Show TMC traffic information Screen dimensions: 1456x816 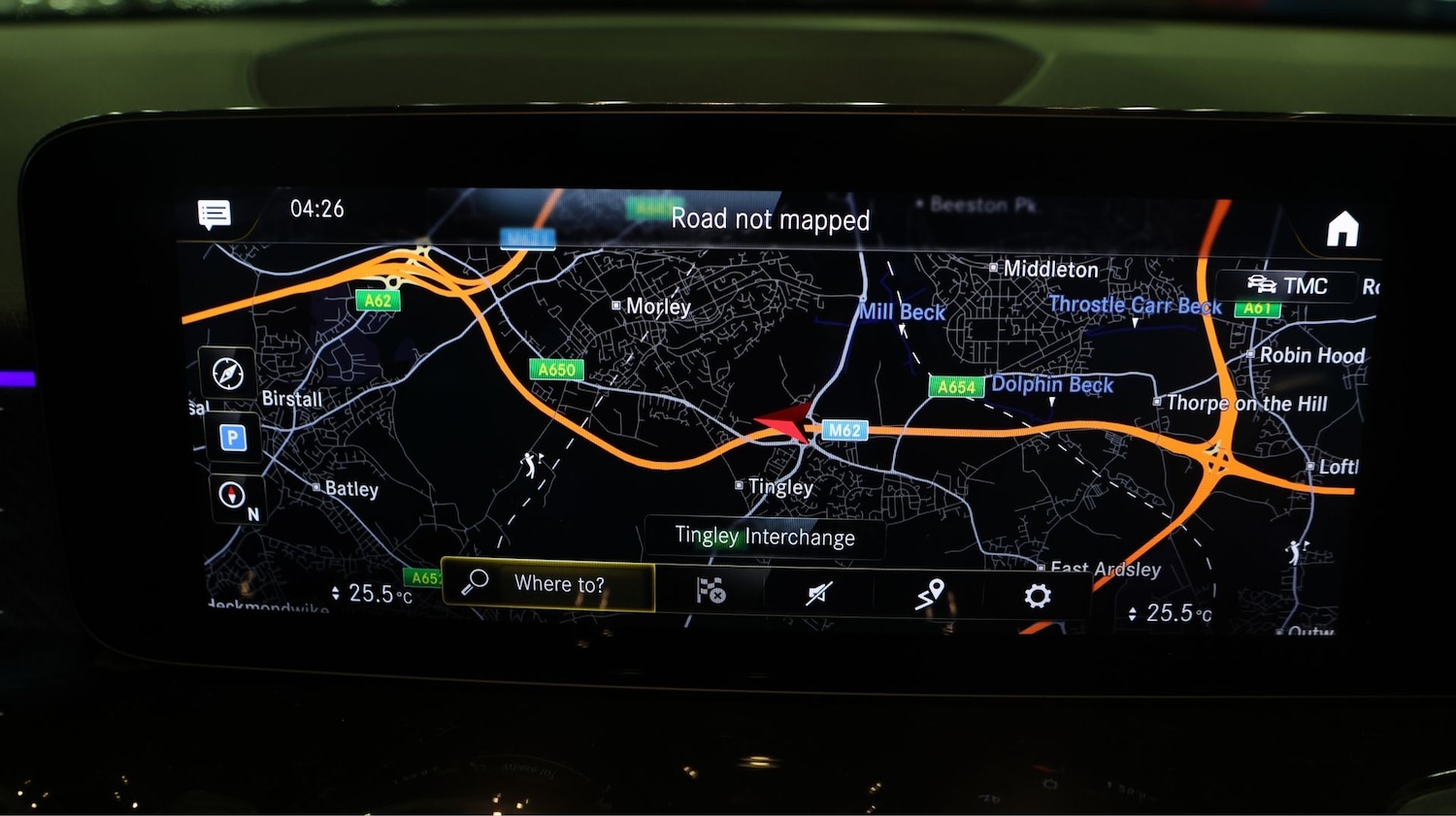pyautogui.click(x=1287, y=285)
